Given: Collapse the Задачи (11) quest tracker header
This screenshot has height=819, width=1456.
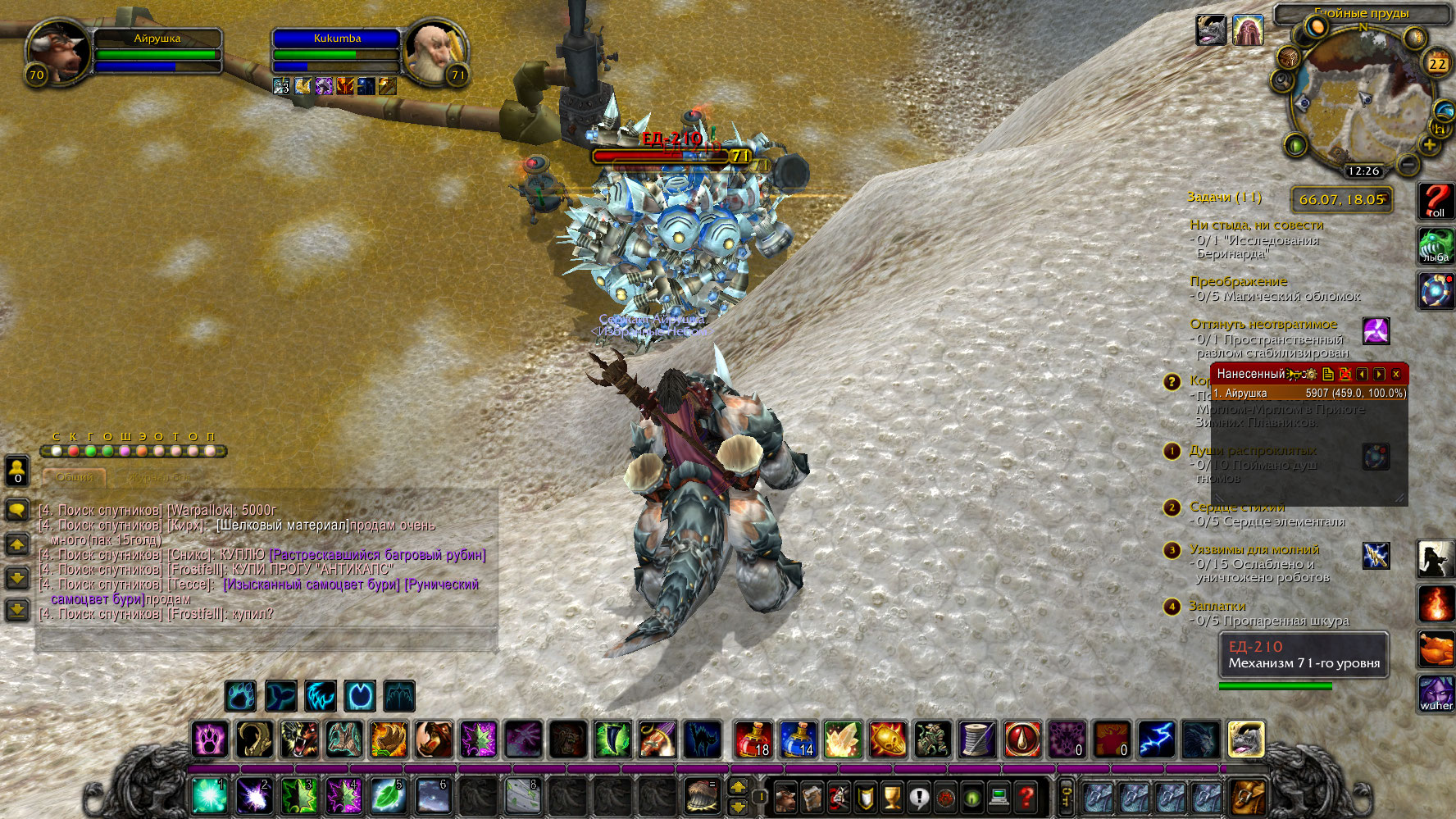Looking at the screenshot, I should coord(1225,198).
